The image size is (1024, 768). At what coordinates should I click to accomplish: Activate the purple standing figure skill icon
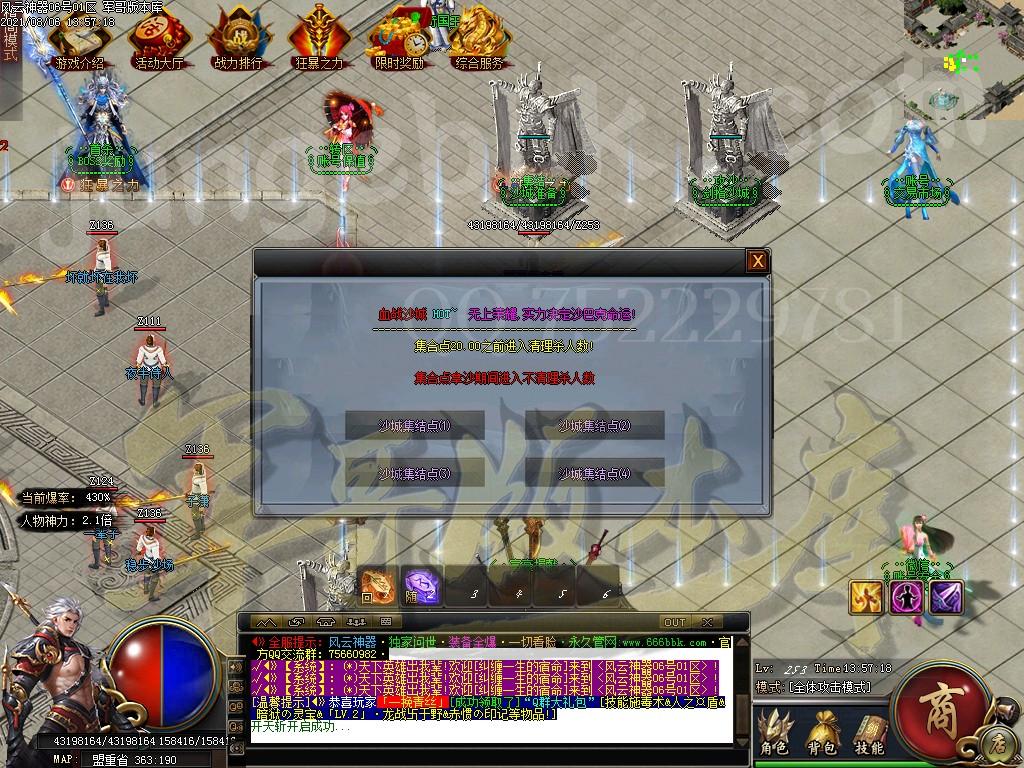[x=906, y=597]
